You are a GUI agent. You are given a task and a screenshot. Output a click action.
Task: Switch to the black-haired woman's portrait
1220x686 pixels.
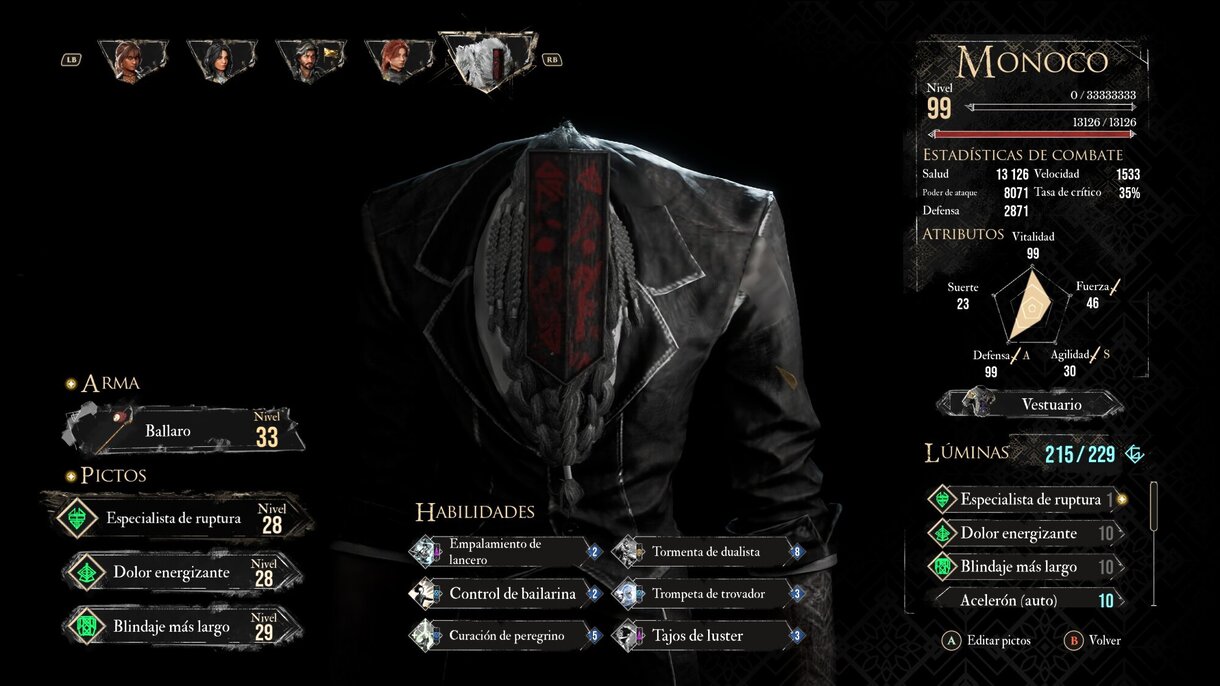click(x=222, y=60)
